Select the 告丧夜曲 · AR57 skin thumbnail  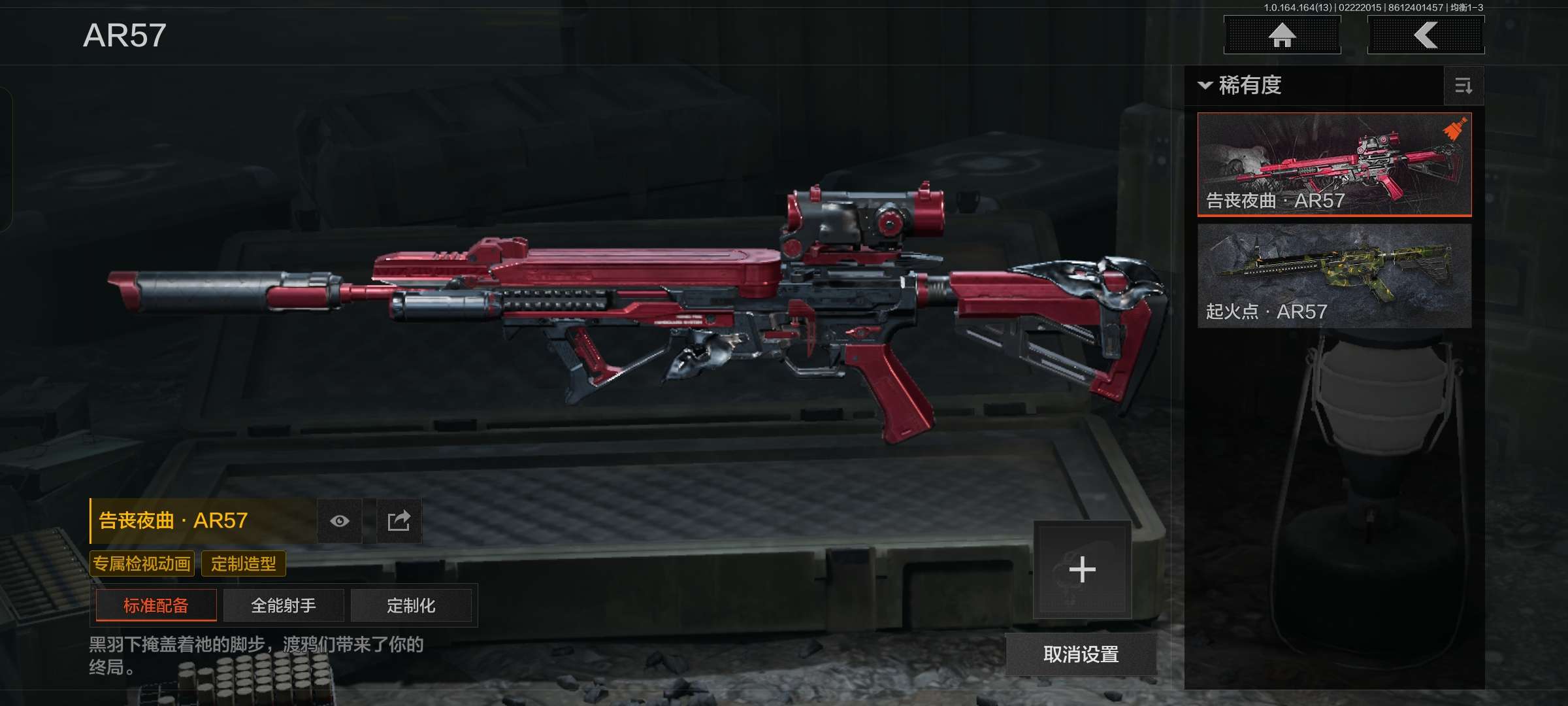pyautogui.click(x=1334, y=164)
